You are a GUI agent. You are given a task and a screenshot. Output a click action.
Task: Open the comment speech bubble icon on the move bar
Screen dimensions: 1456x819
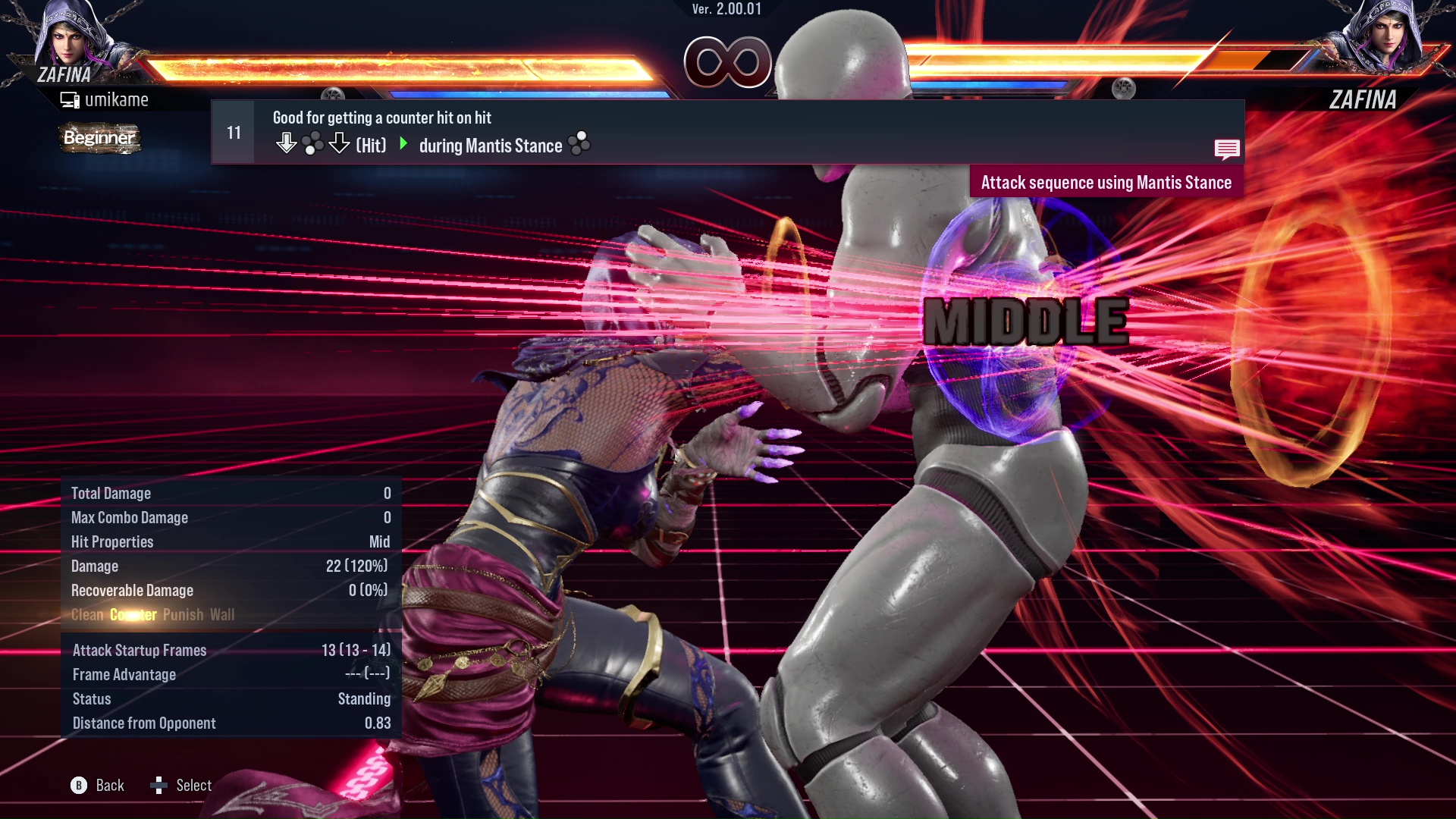(1227, 149)
